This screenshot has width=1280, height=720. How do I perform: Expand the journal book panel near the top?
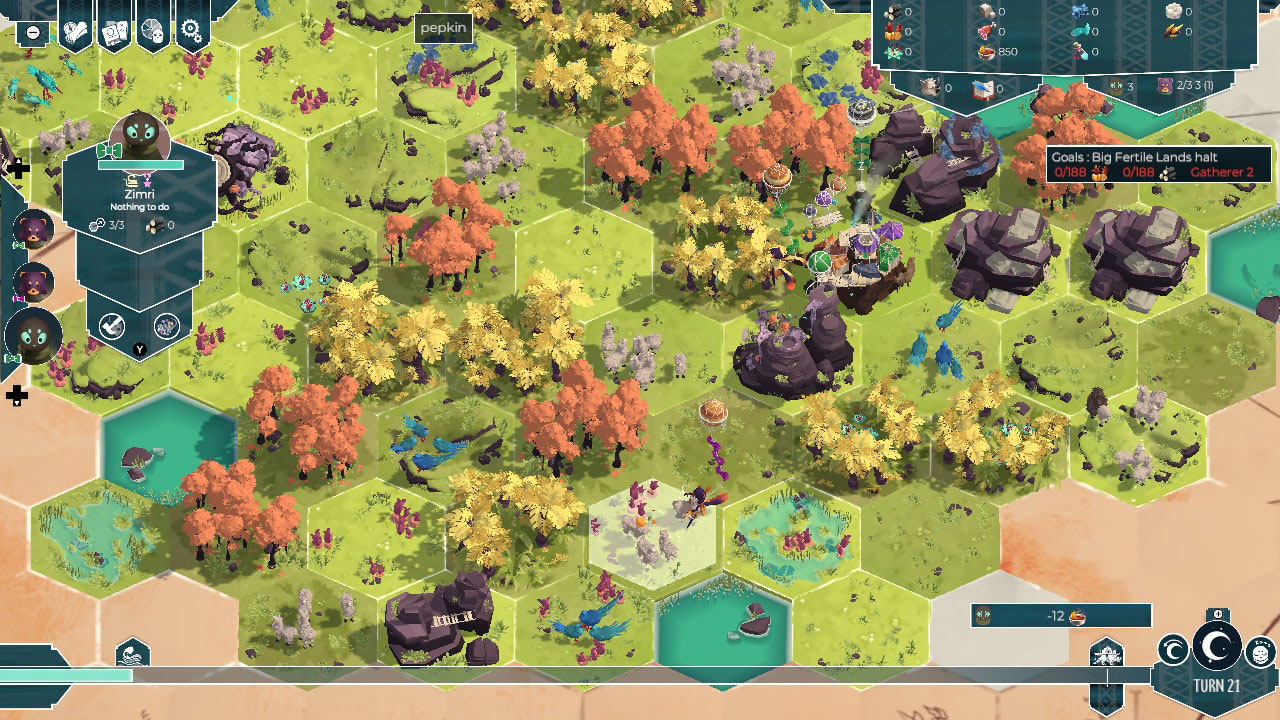pyautogui.click(x=980, y=88)
